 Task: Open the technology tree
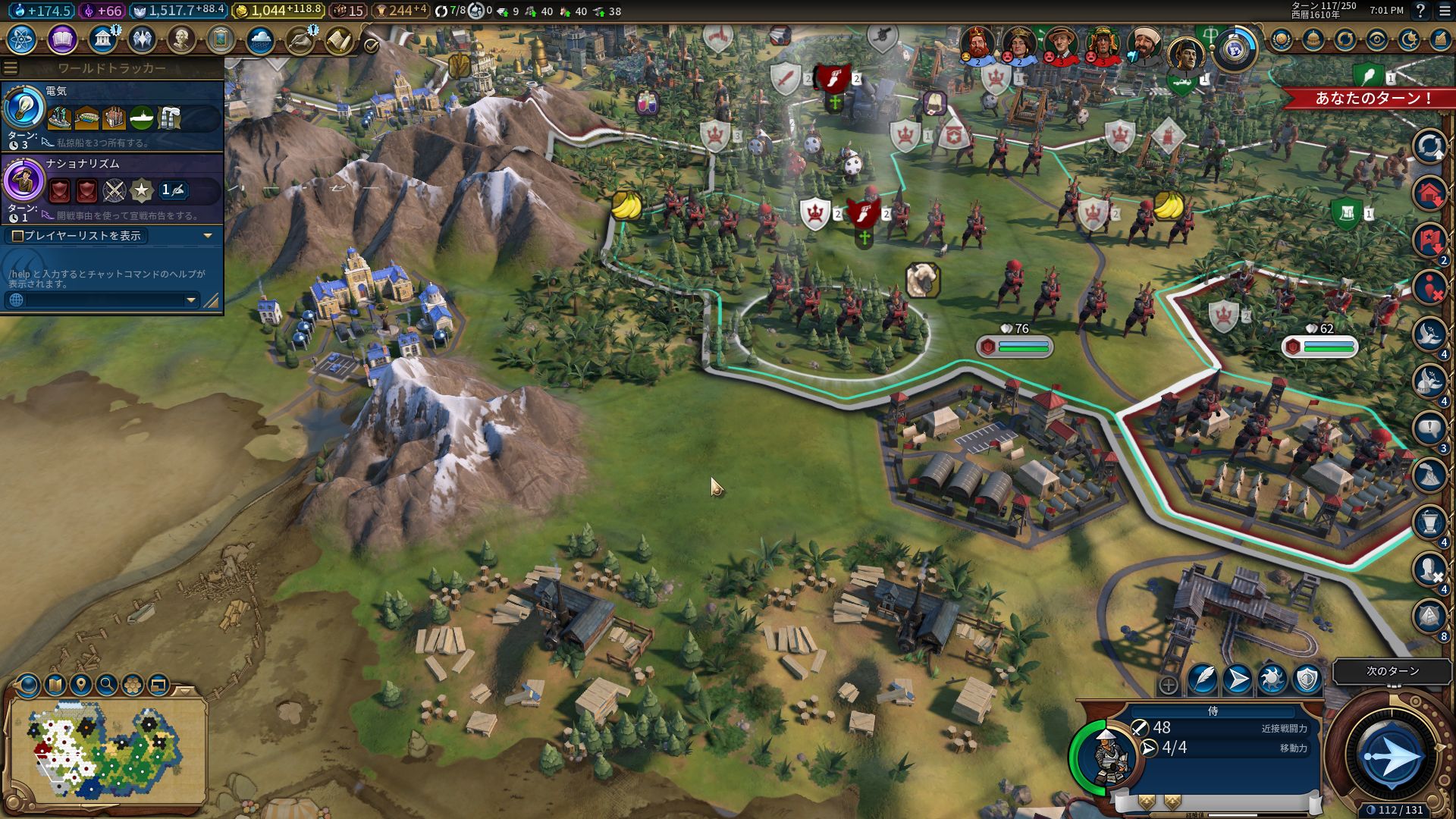tap(22, 39)
